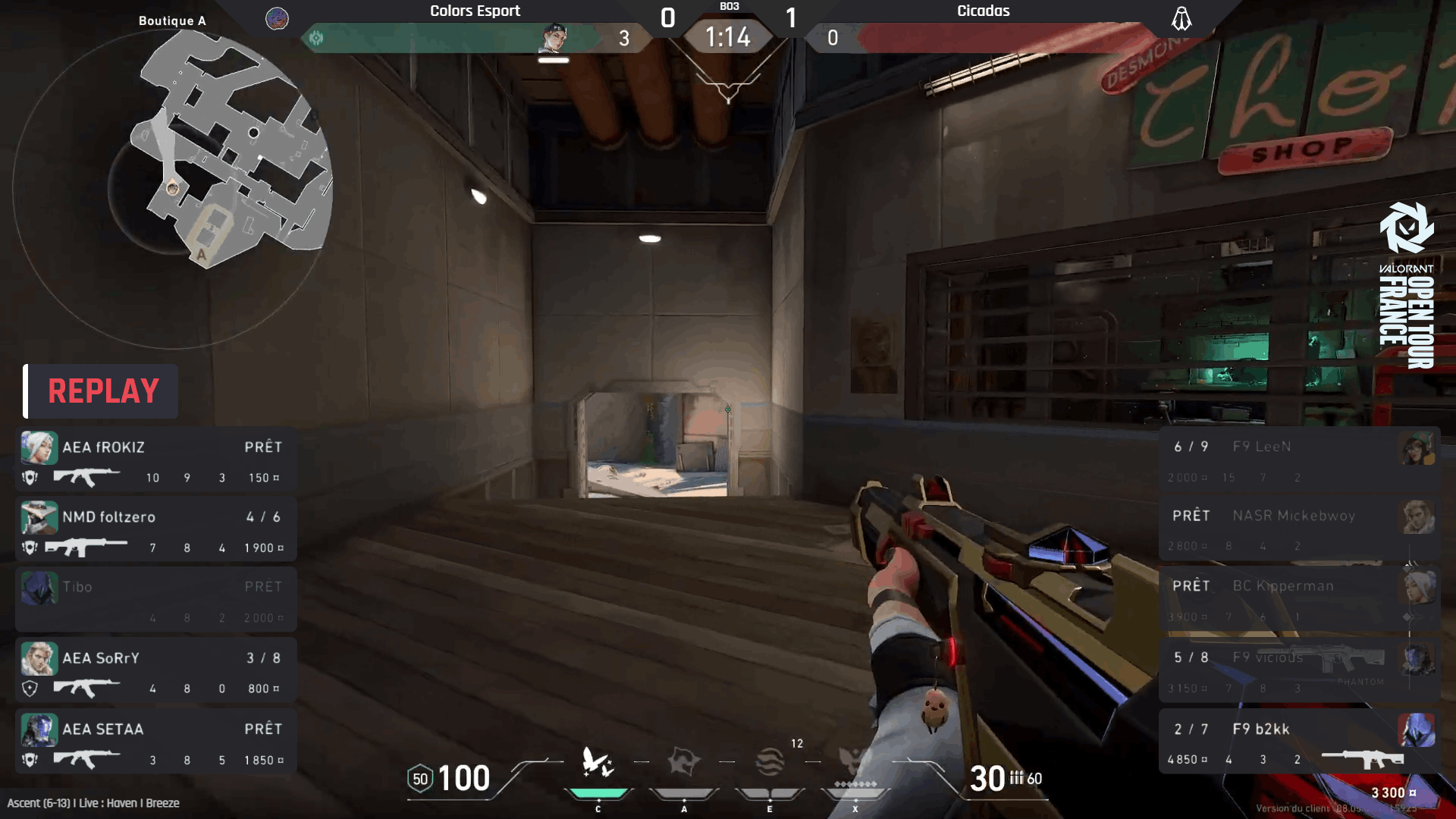1456x819 pixels.
Task: Click the REPLAY banner
Action: 101,391
